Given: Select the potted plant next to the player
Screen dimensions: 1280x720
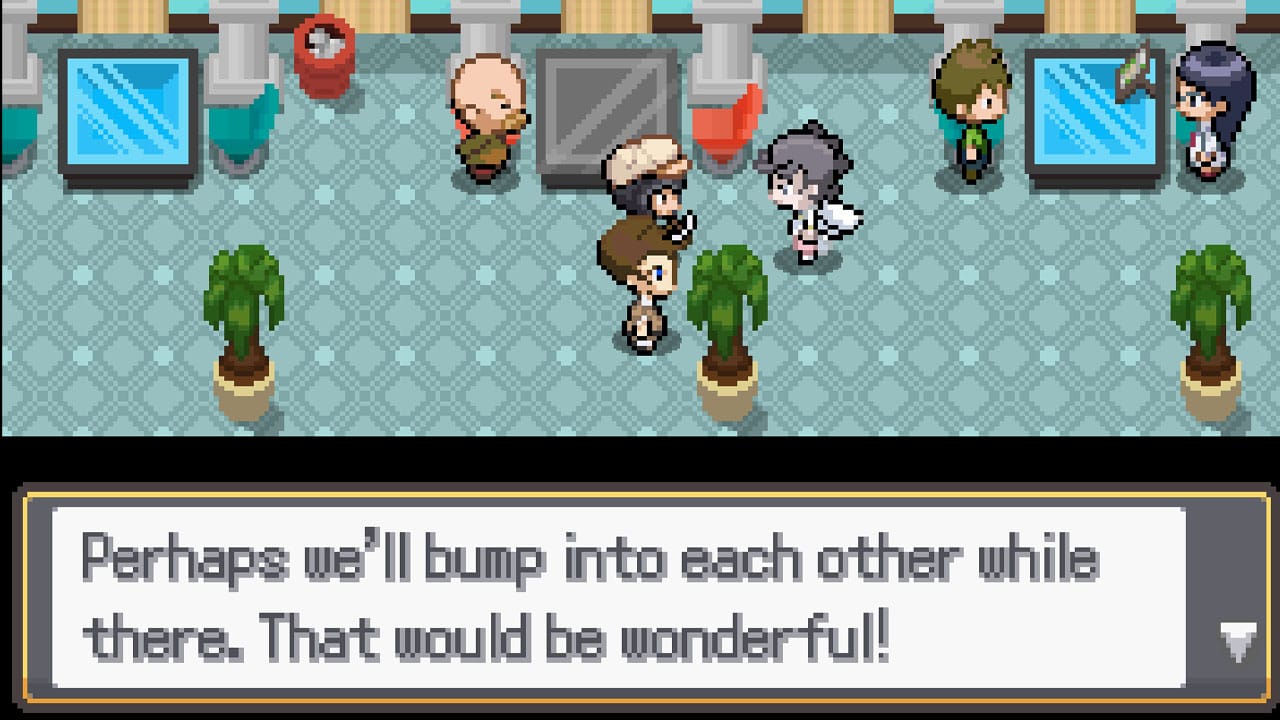Looking at the screenshot, I should pos(725,310).
